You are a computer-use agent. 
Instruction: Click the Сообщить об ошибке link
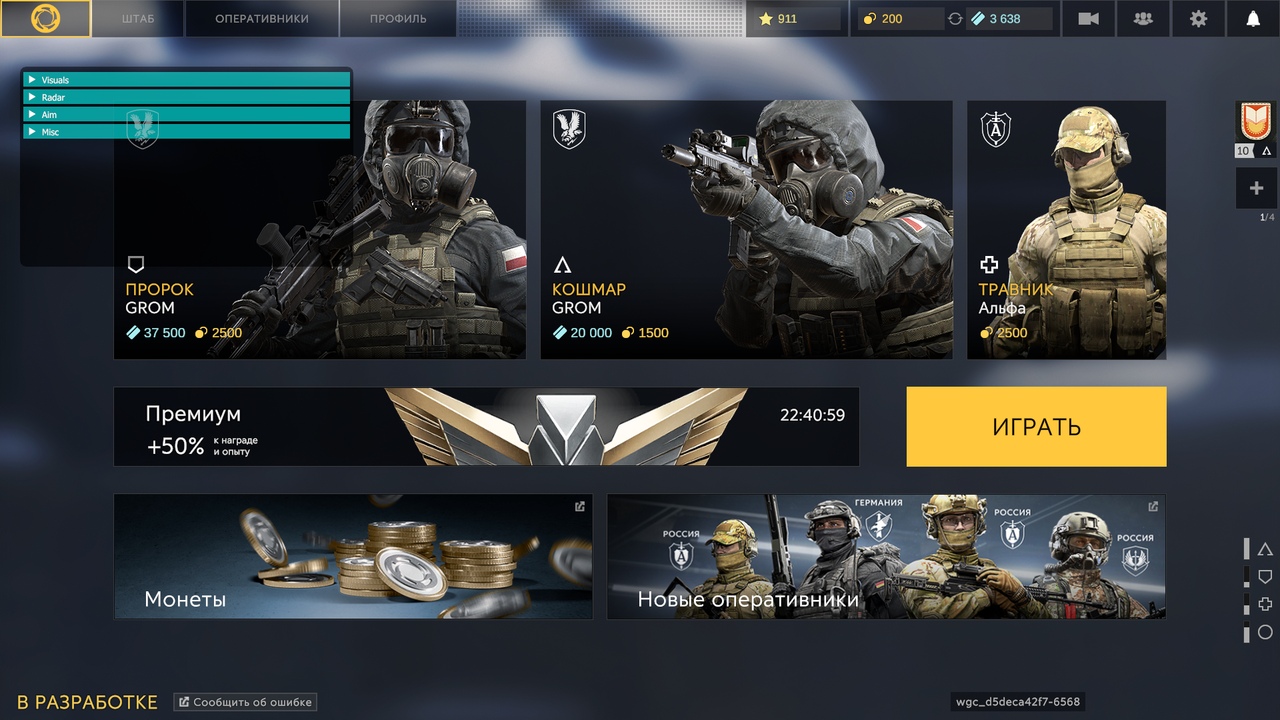(x=245, y=701)
